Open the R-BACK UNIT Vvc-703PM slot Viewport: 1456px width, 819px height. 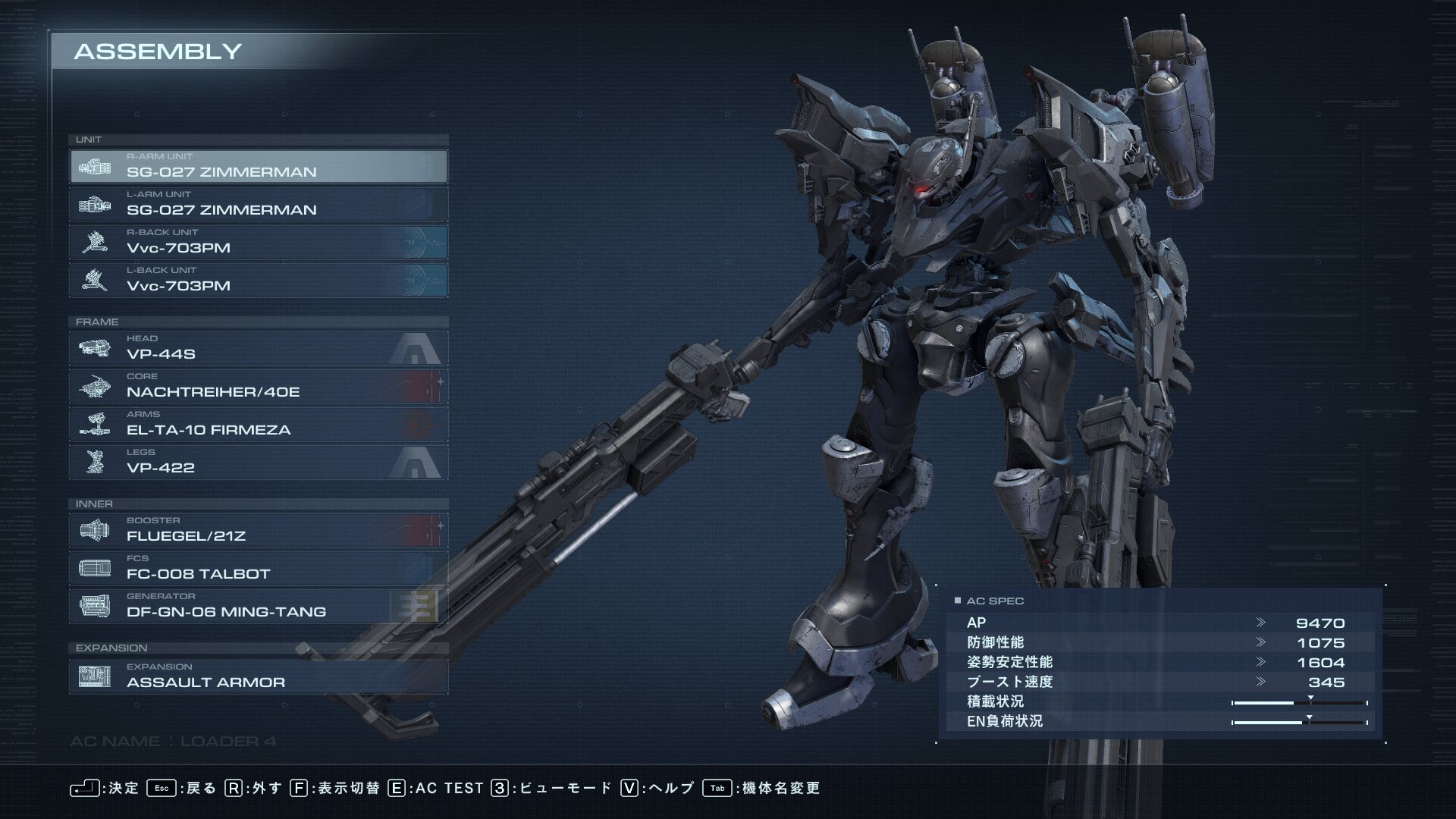click(258, 242)
